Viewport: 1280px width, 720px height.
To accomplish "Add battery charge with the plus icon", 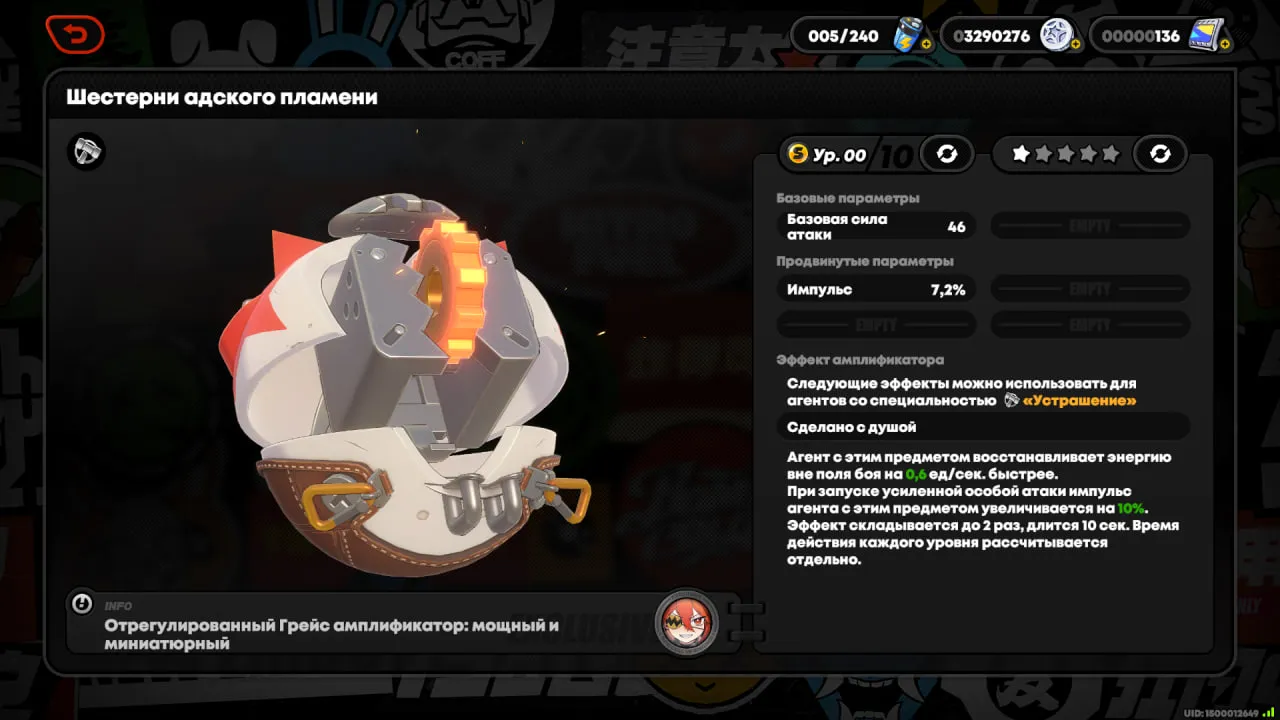I will 926,45.
